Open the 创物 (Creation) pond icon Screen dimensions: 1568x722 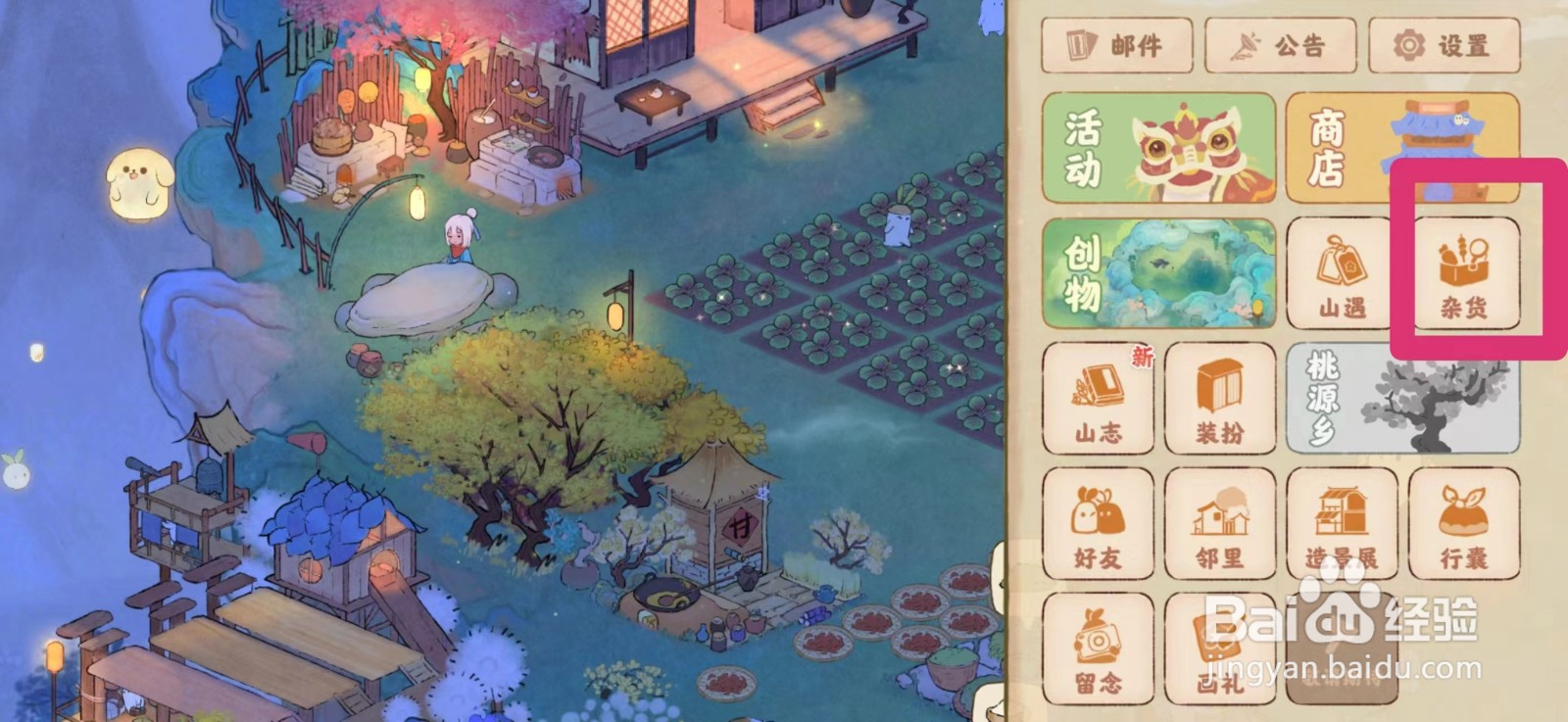[1156, 274]
